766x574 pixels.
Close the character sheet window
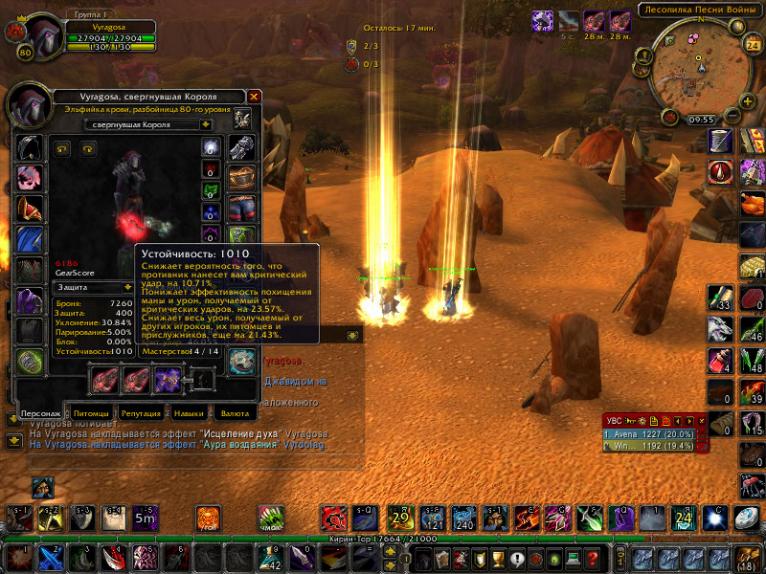click(254, 96)
